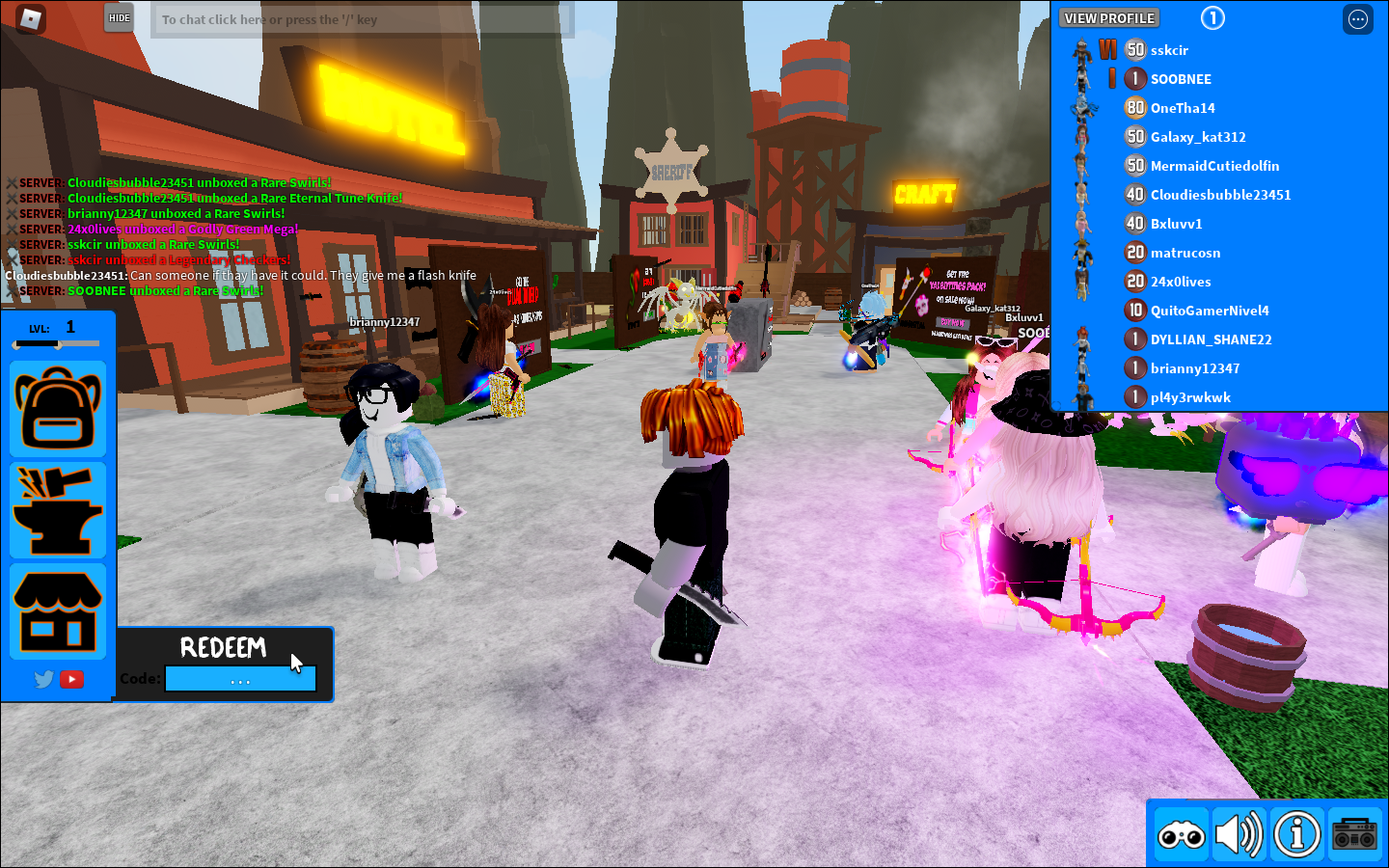This screenshot has height=868, width=1389.
Task: View game info via the info icon
Action: [1295, 833]
